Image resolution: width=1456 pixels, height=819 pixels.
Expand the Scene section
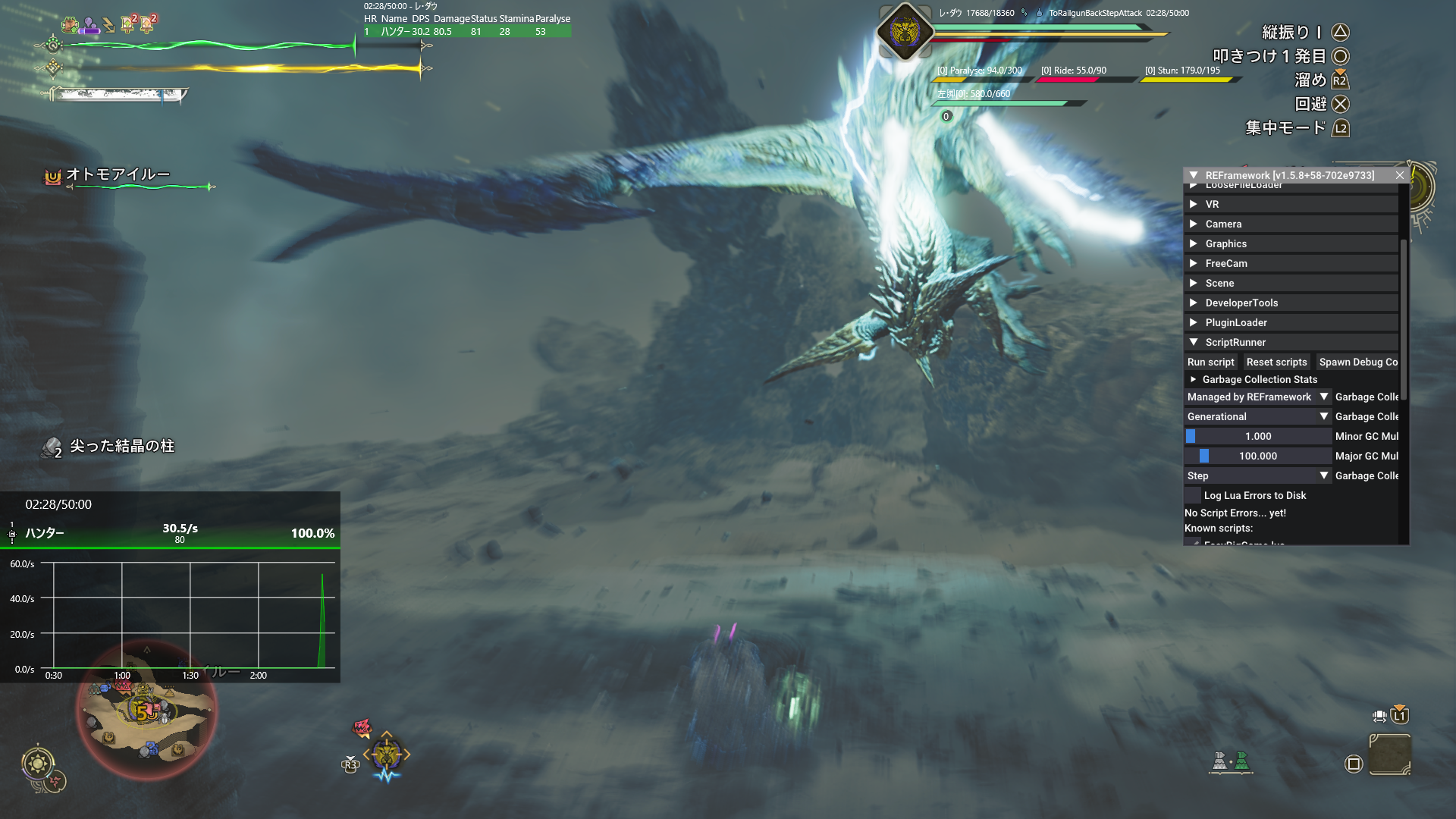coord(1219,283)
